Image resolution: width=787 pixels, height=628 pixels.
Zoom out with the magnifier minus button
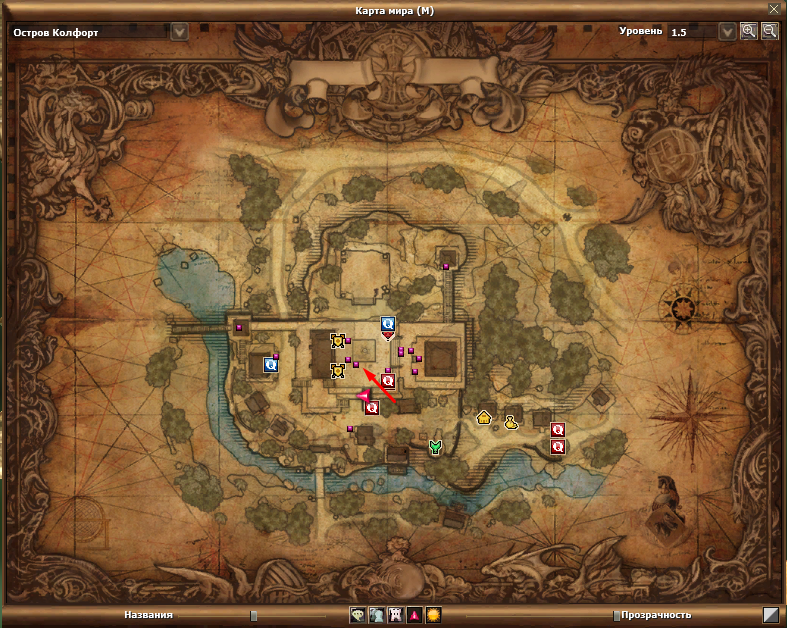769,31
